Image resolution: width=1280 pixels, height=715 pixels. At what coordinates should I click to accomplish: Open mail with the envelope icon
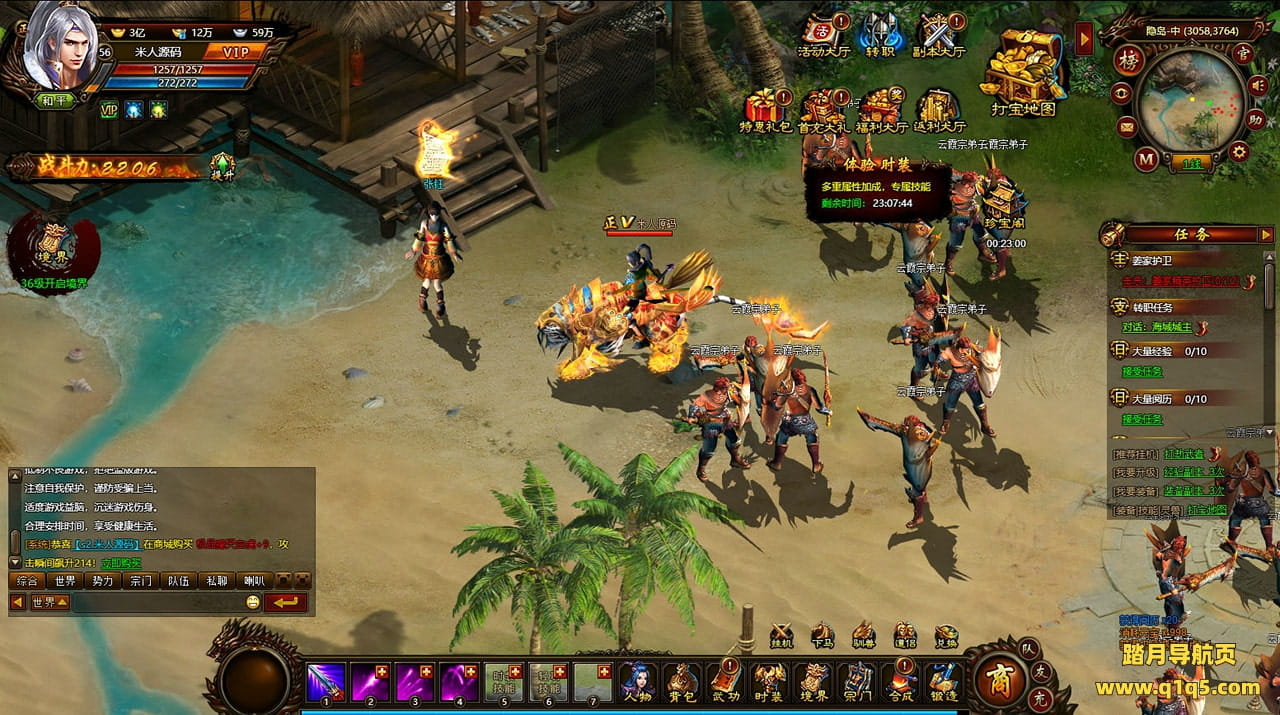click(1127, 126)
